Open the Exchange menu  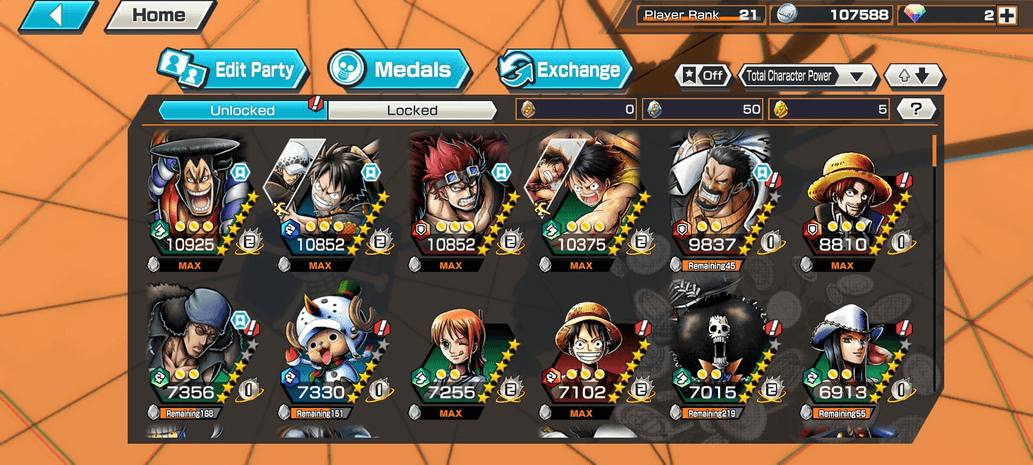(565, 70)
